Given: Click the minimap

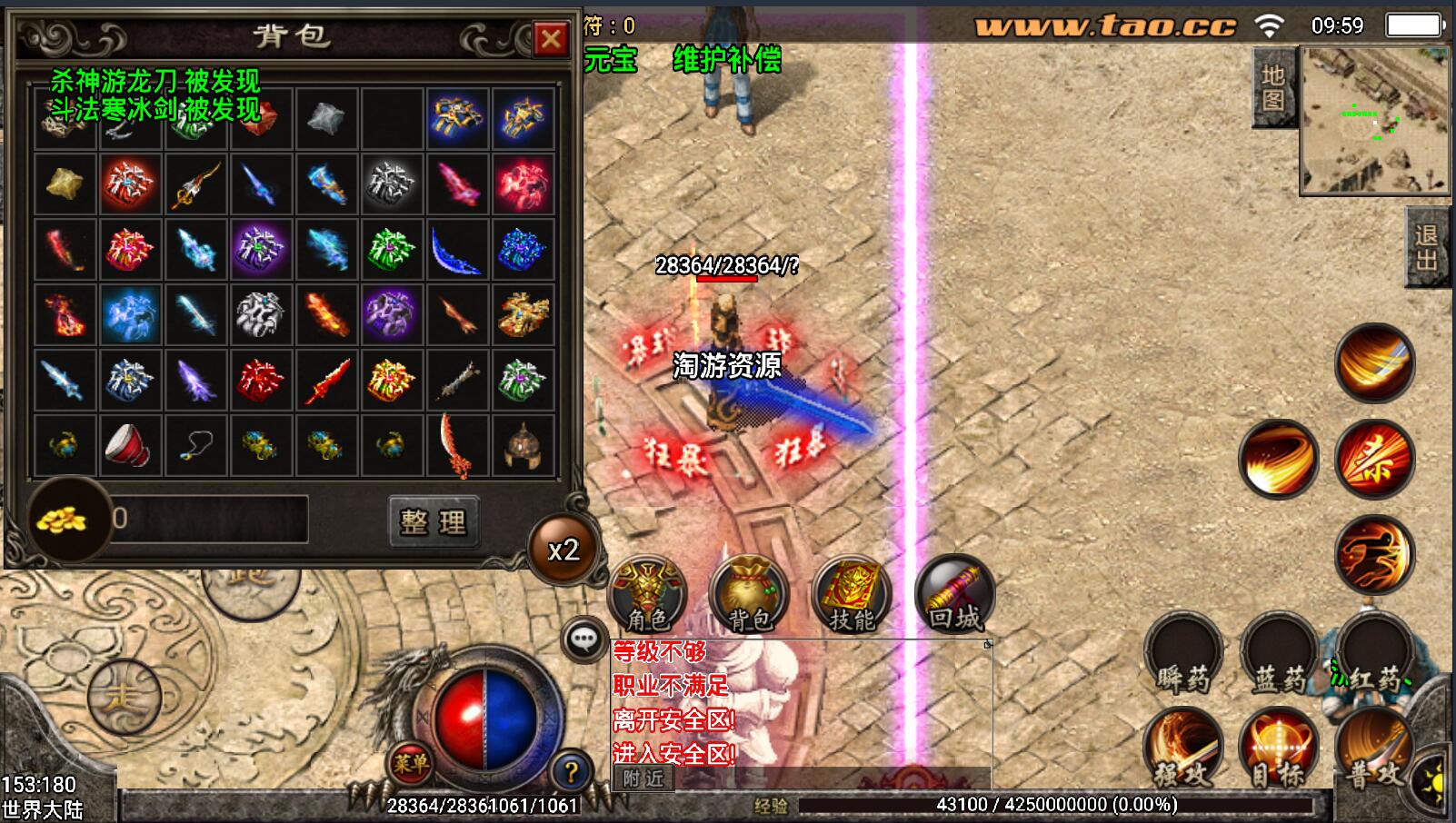Looking at the screenshot, I should coord(1375,120).
